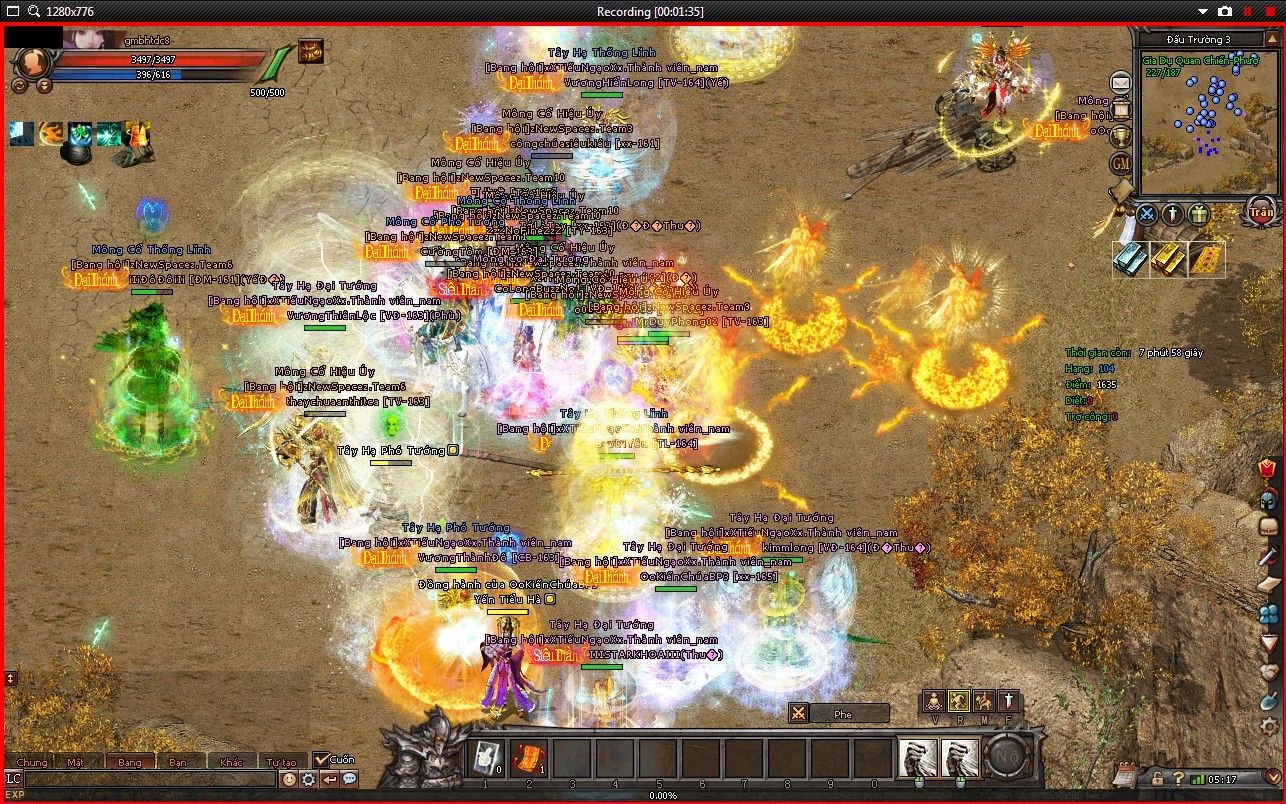Open the mail envelope icon
The image size is (1286, 804).
tap(1121, 83)
